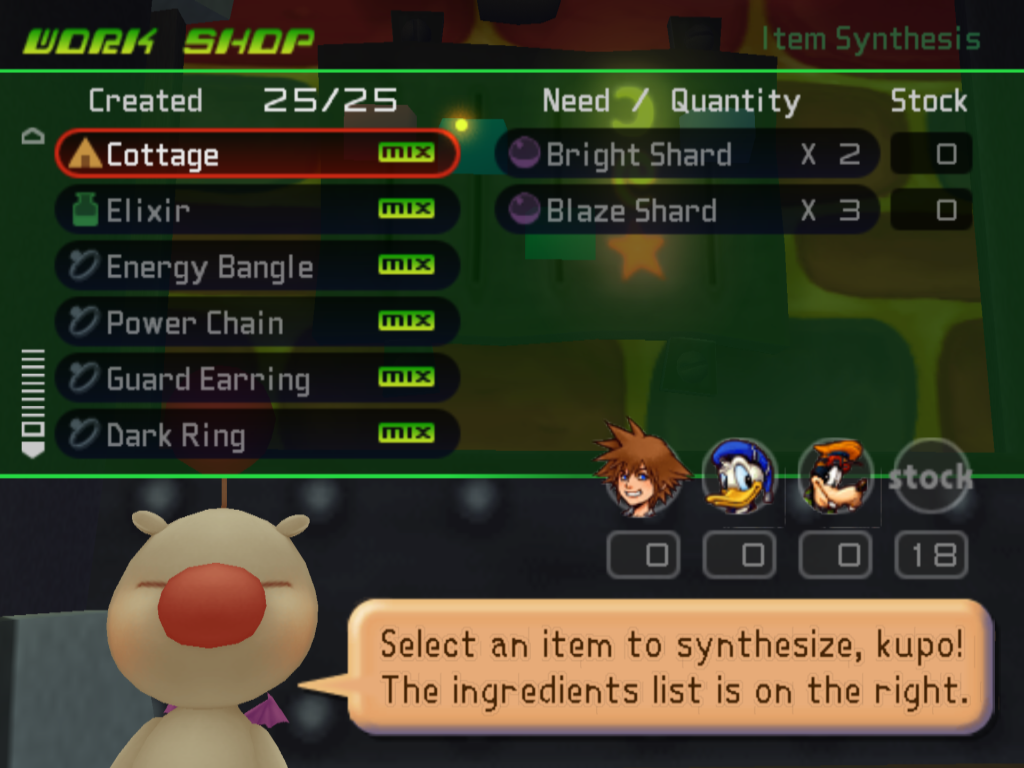
Task: Click the list scroll-up arrow
Action: tap(33, 137)
